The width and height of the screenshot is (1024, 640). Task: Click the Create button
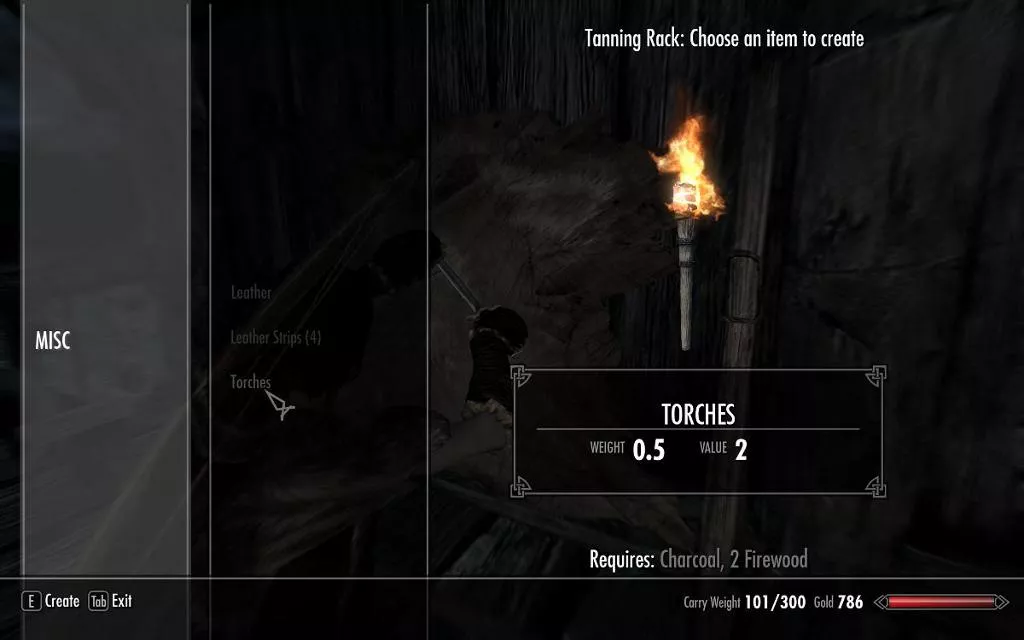[x=51, y=601]
